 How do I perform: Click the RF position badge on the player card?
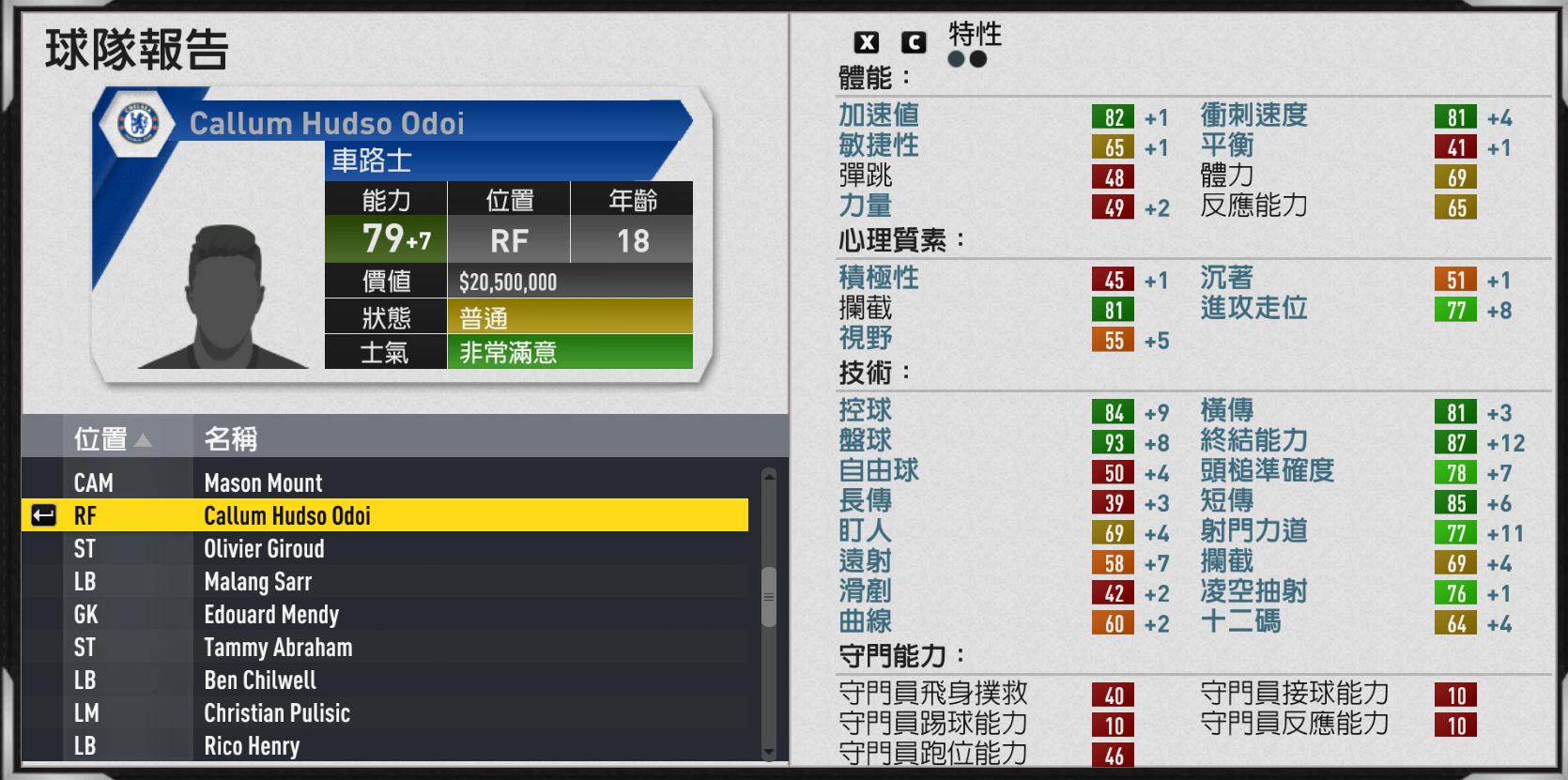507,239
